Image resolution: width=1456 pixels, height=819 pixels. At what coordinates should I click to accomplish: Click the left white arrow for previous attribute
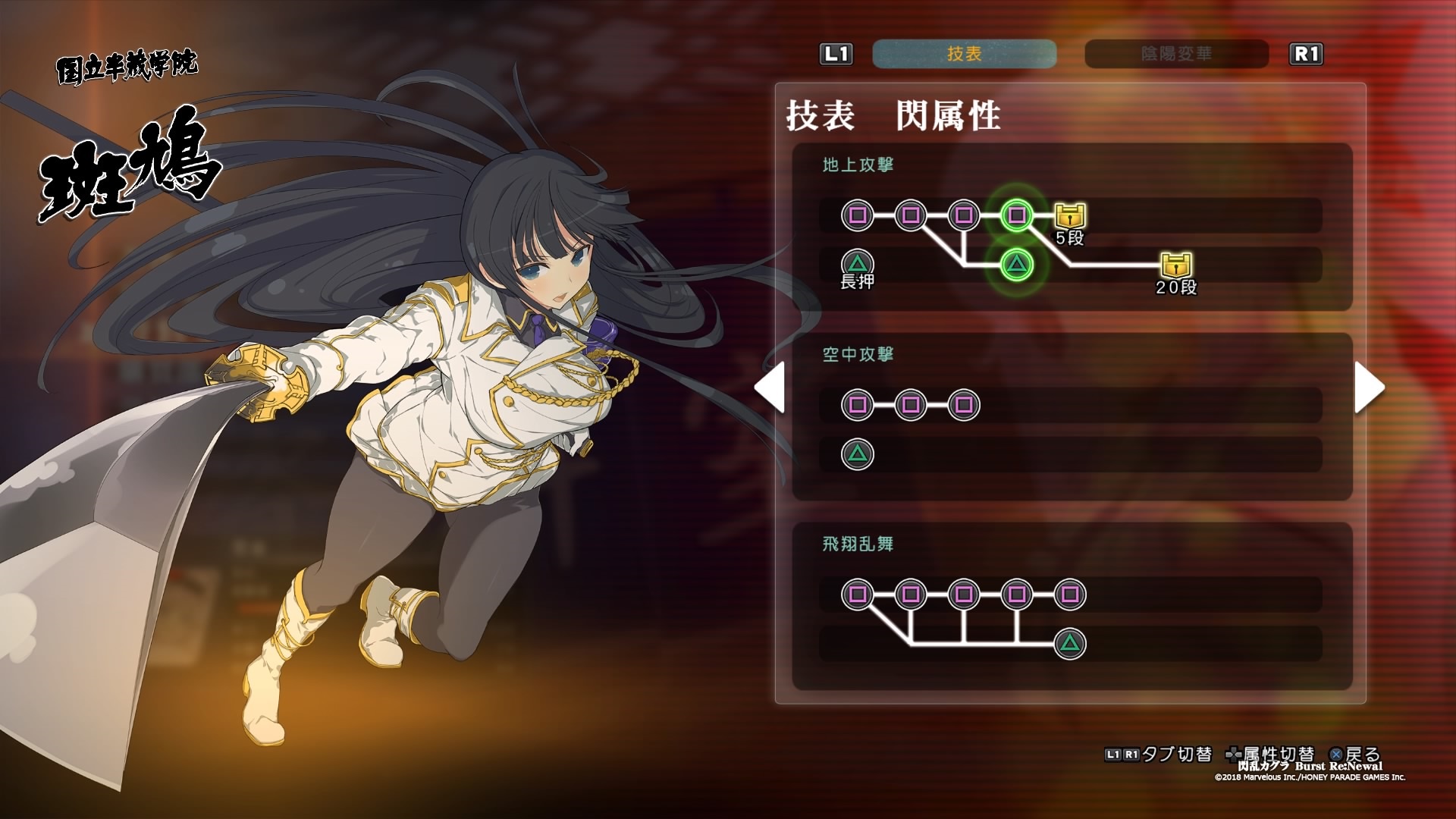point(770,388)
